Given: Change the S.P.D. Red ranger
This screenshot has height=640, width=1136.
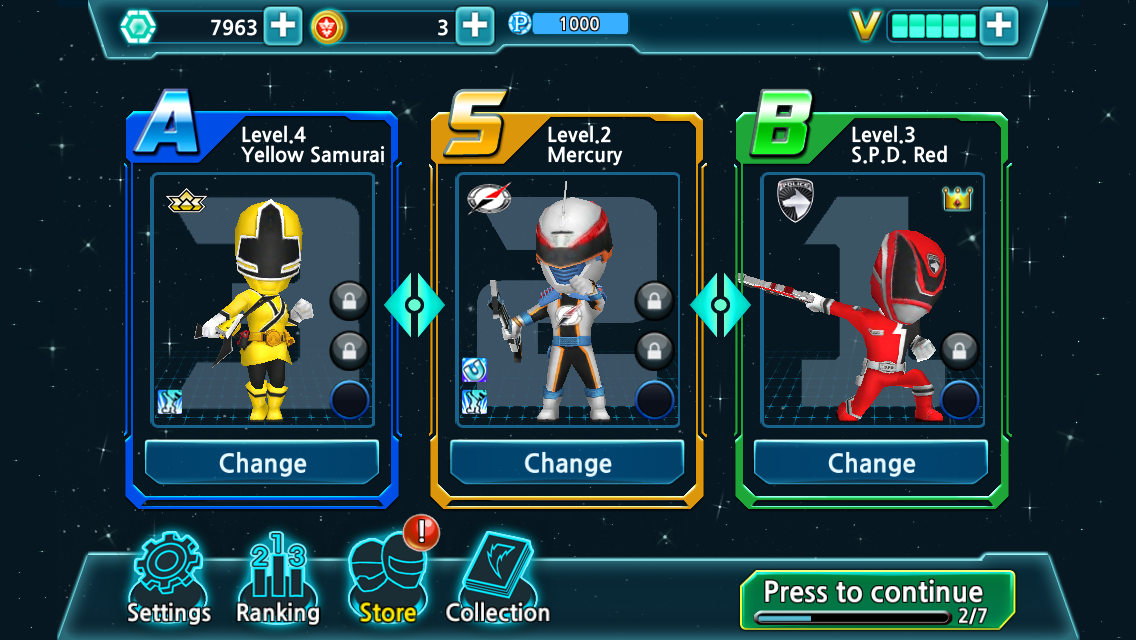Looking at the screenshot, I should point(871,463).
